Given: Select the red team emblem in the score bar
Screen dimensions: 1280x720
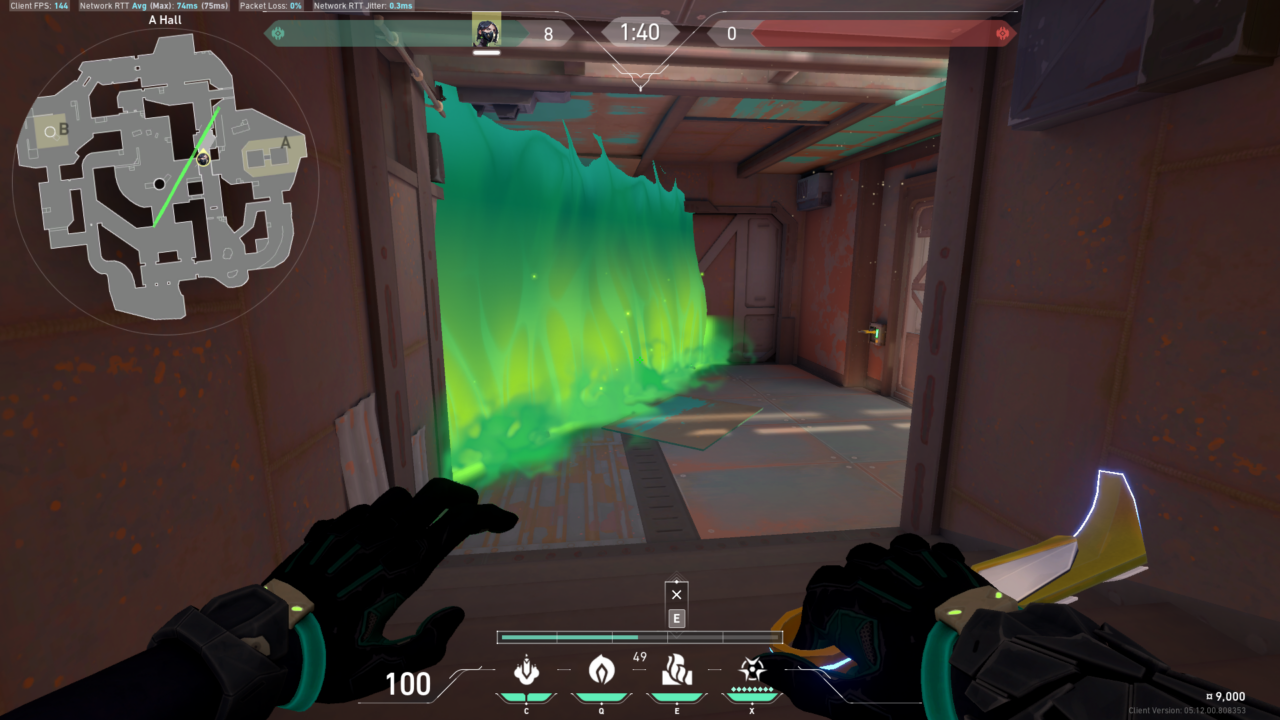Looking at the screenshot, I should click(x=1003, y=33).
